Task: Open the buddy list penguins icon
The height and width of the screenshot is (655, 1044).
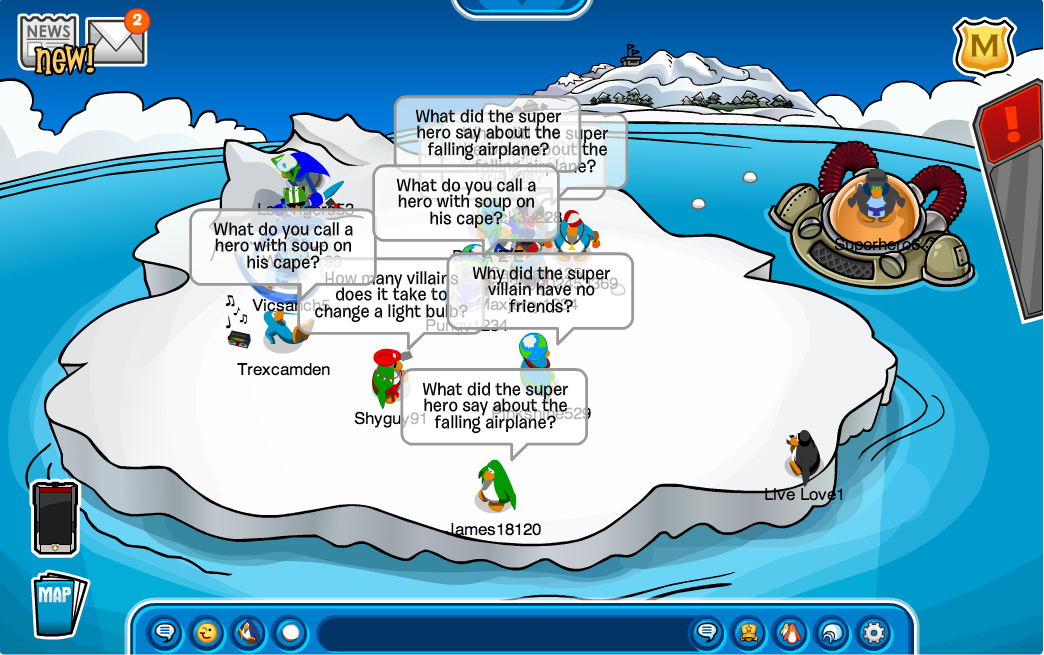Action: pyautogui.click(x=790, y=632)
